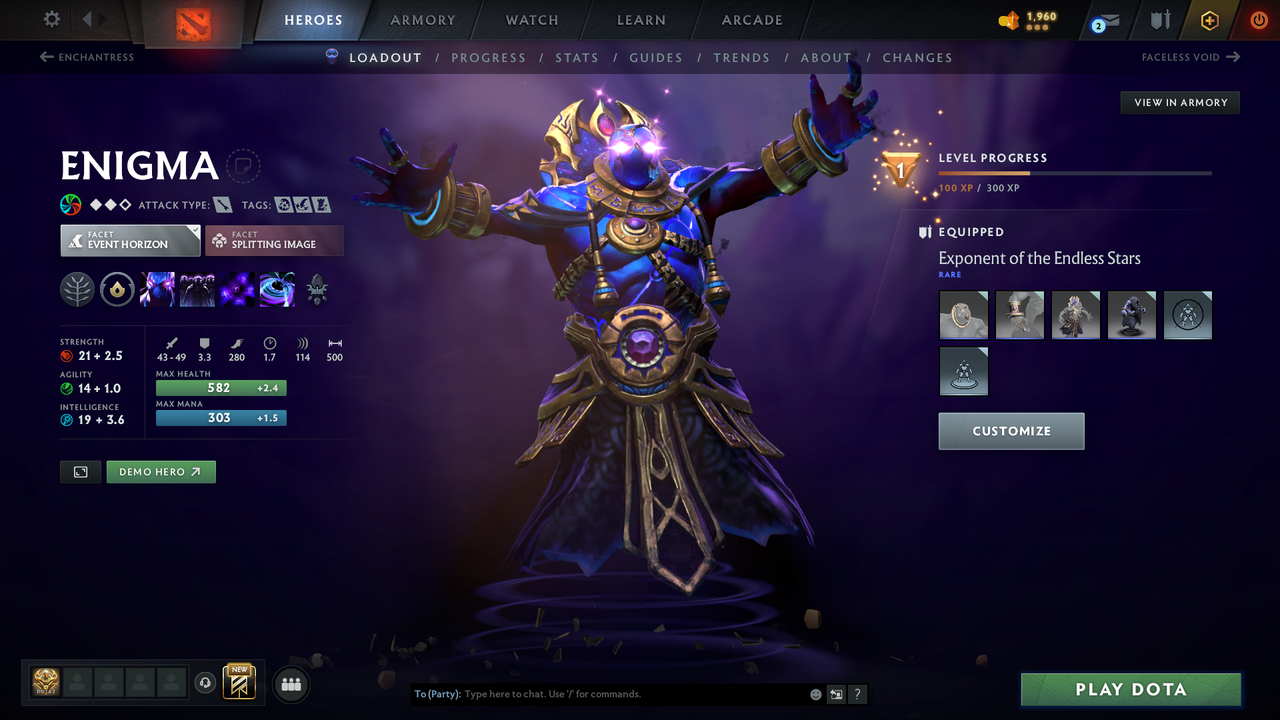Open the Watch menu
Viewport: 1280px width, 720px height.
531,20
